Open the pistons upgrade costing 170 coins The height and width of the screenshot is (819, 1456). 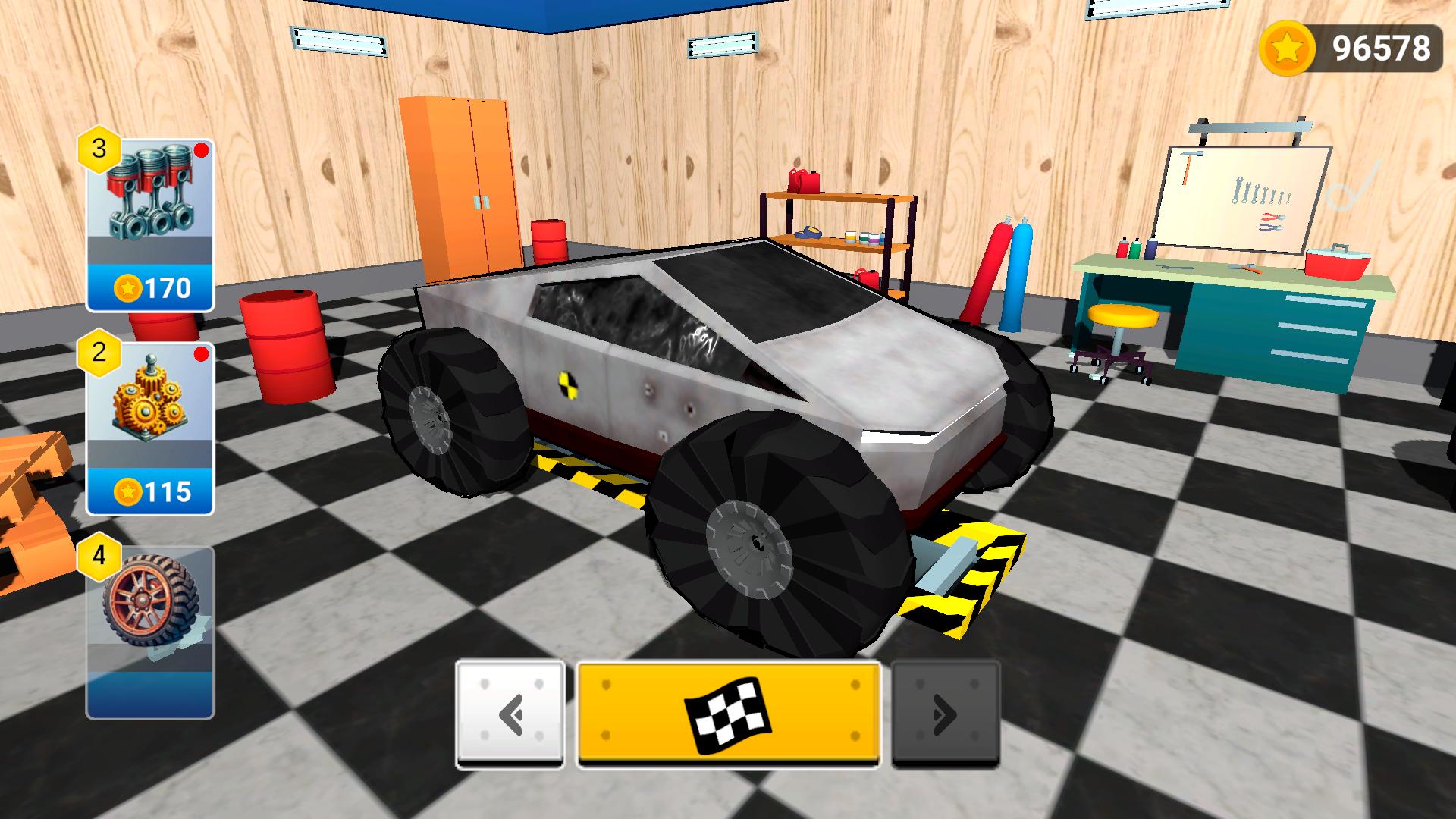point(149,220)
